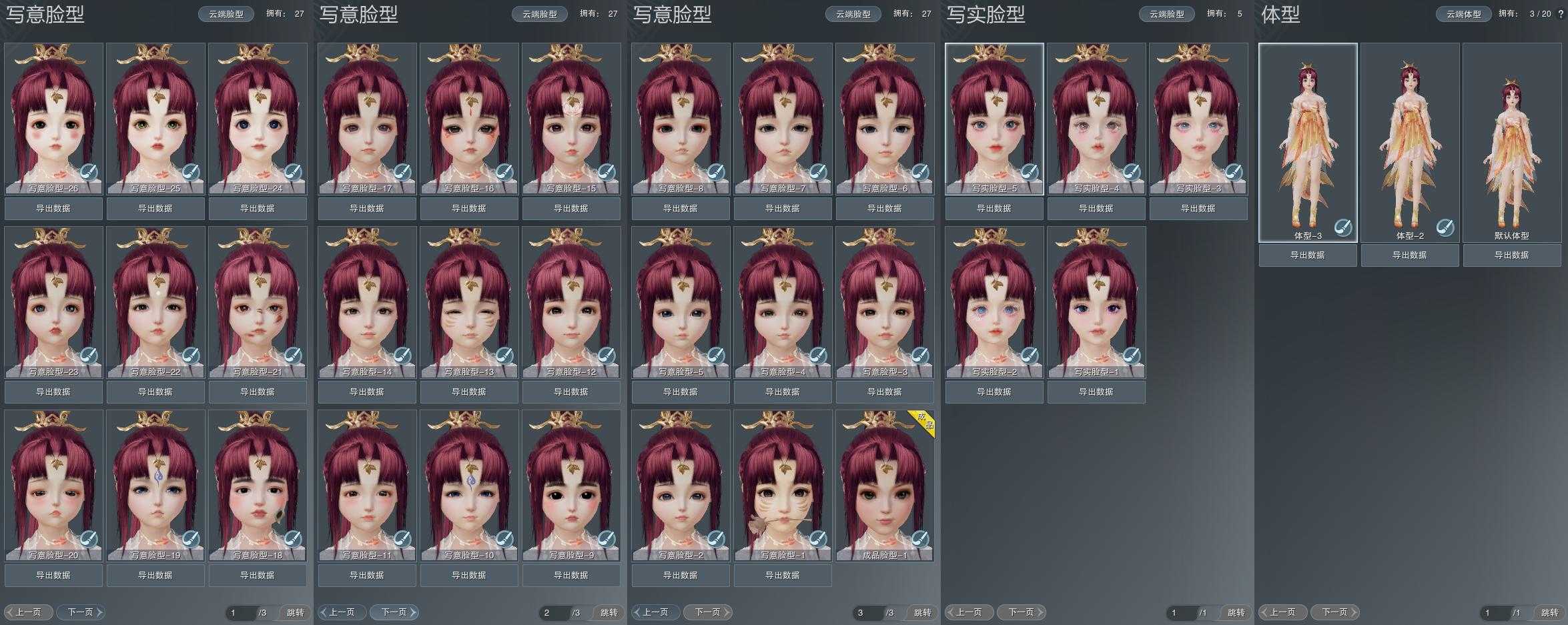Click 跳转 in the 写实脸型 panel
The height and width of the screenshot is (625, 1568).
point(1236,612)
